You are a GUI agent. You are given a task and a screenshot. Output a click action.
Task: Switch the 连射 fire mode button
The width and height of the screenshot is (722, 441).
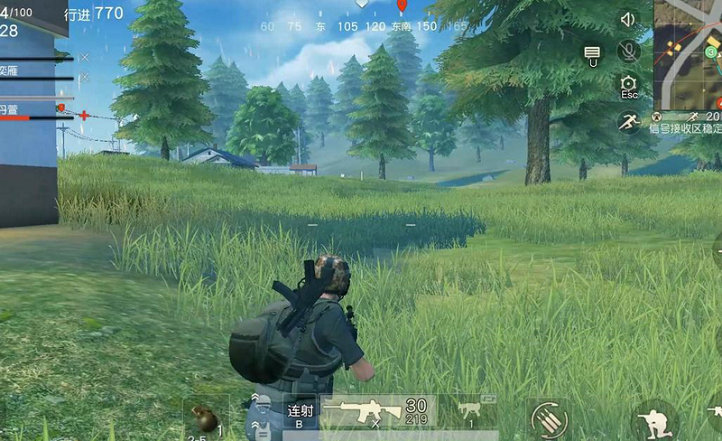300,413
